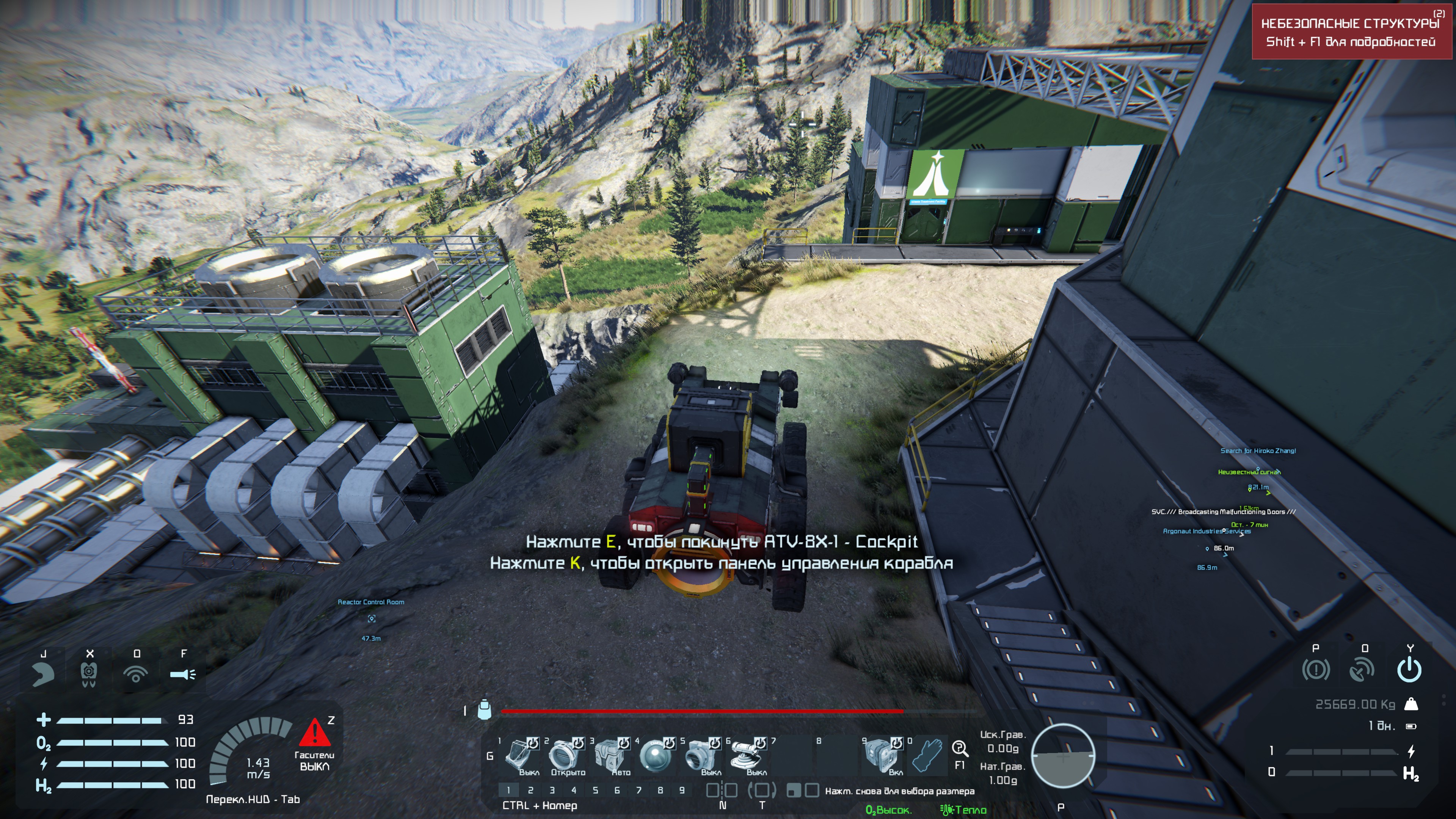Switch to toolbar page 5
Image resolution: width=1456 pixels, height=819 pixels.
coord(595,790)
